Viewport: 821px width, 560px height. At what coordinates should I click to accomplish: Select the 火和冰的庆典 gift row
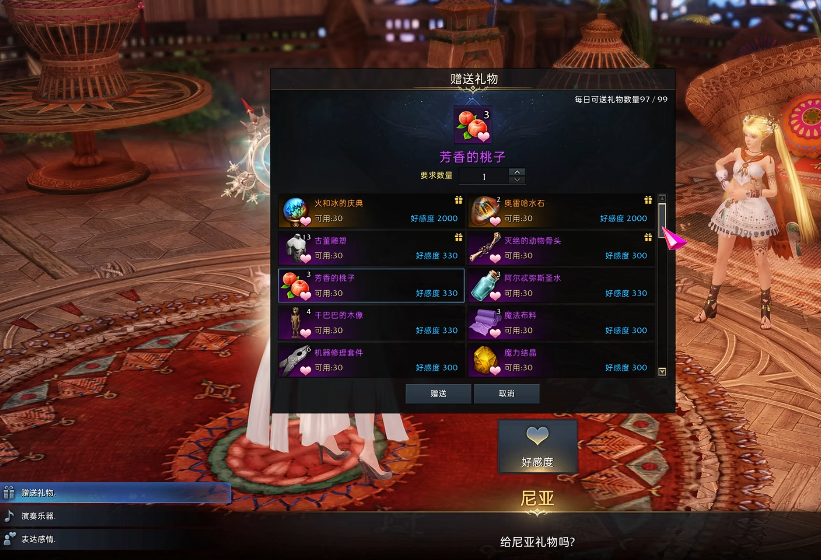click(x=371, y=211)
